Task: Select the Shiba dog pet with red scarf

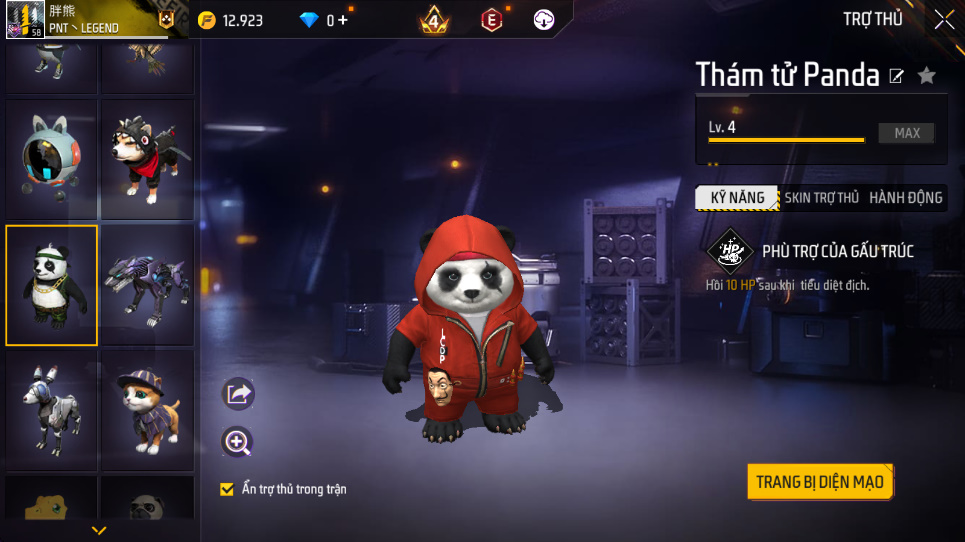Action: pyautogui.click(x=147, y=160)
